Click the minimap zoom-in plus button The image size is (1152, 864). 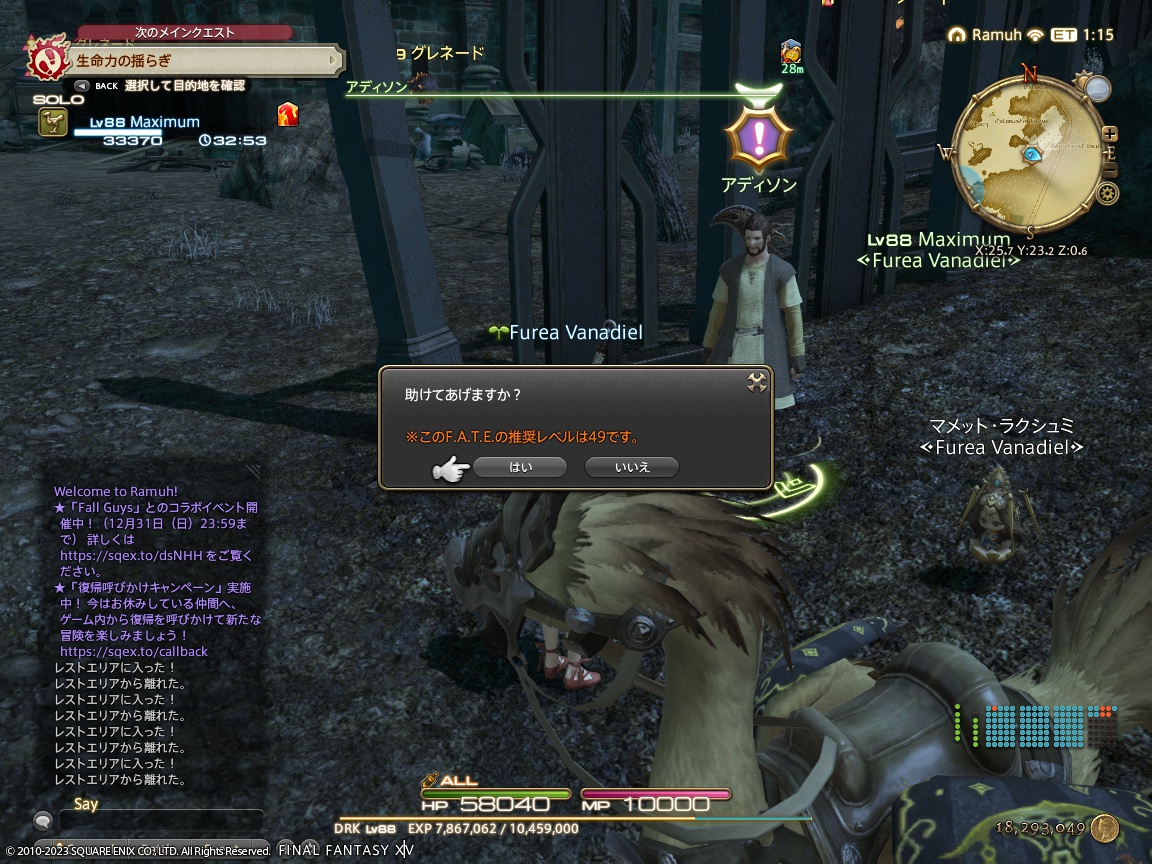tap(1110, 134)
